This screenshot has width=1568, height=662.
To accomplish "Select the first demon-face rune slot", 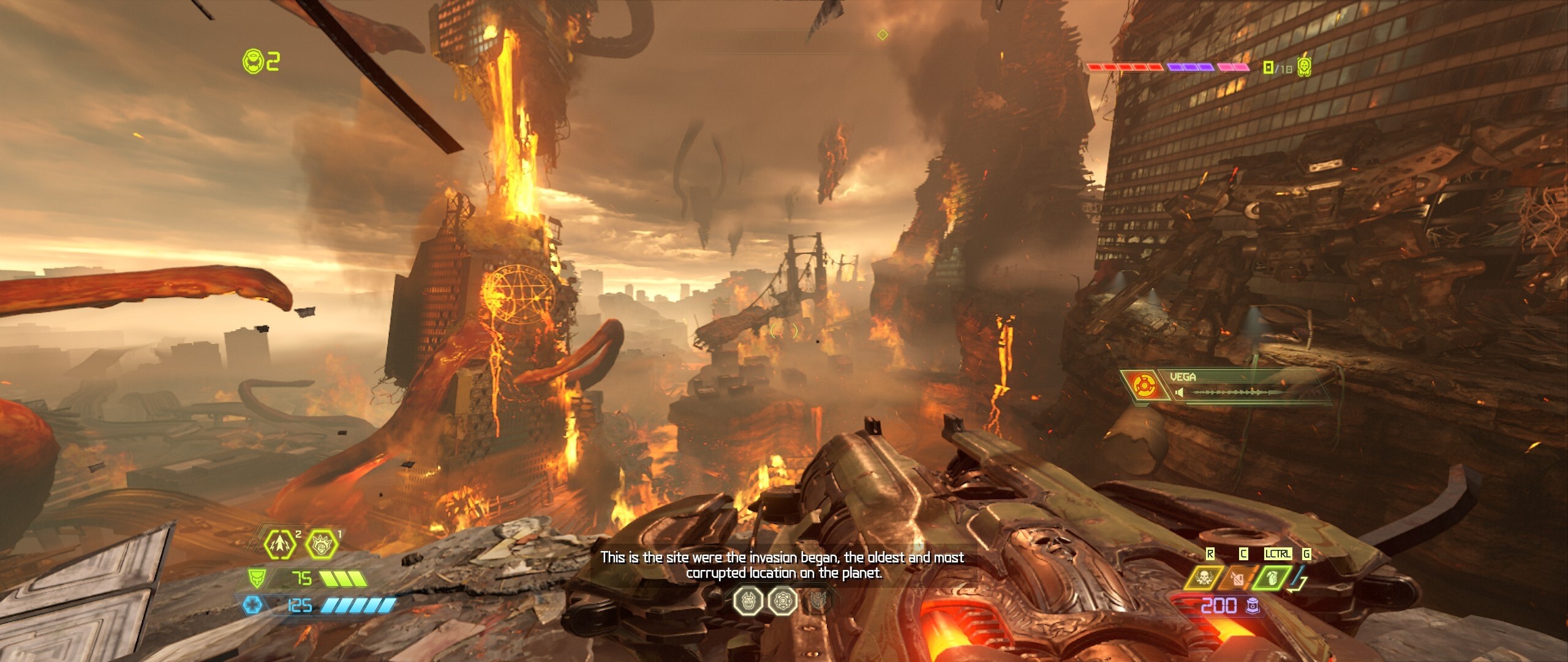I will (x=748, y=601).
